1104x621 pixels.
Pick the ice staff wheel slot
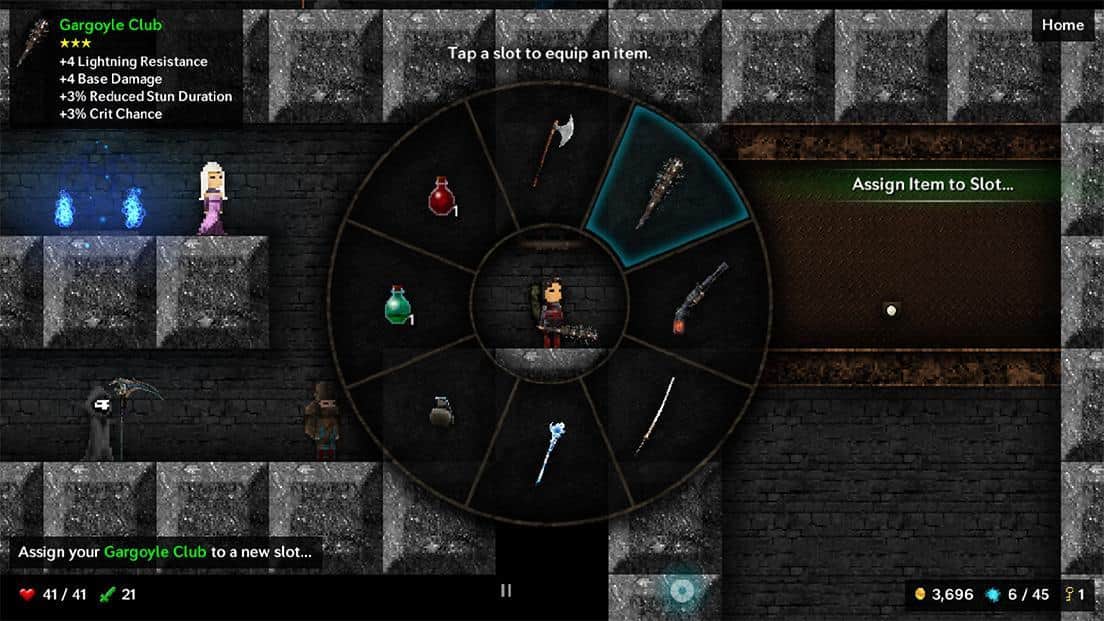click(x=548, y=452)
